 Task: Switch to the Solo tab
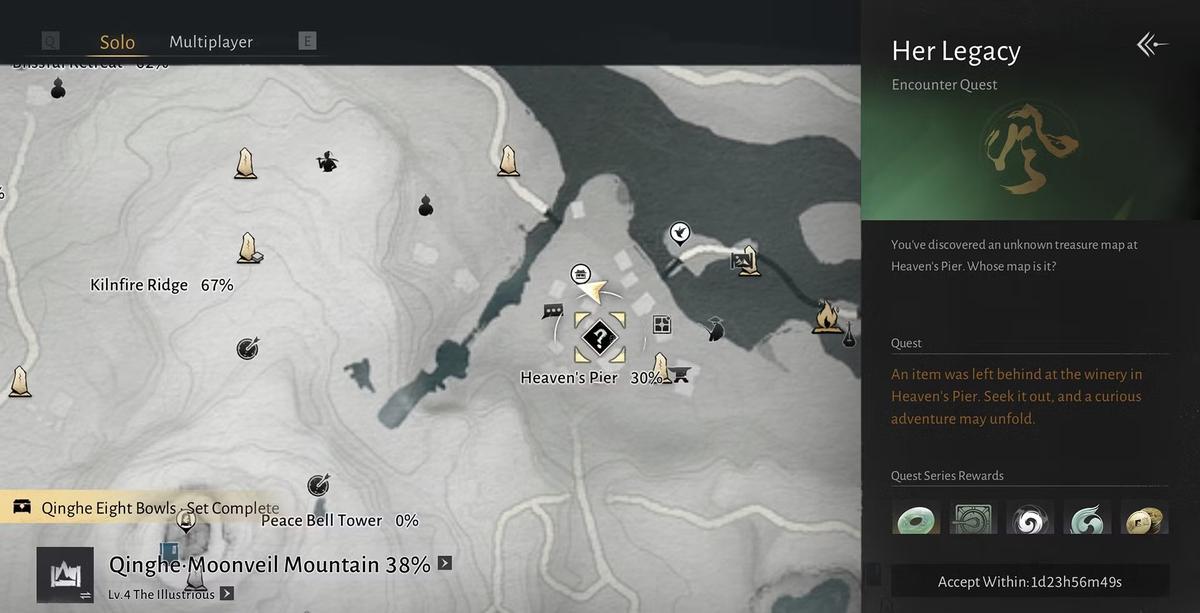[x=118, y=42]
